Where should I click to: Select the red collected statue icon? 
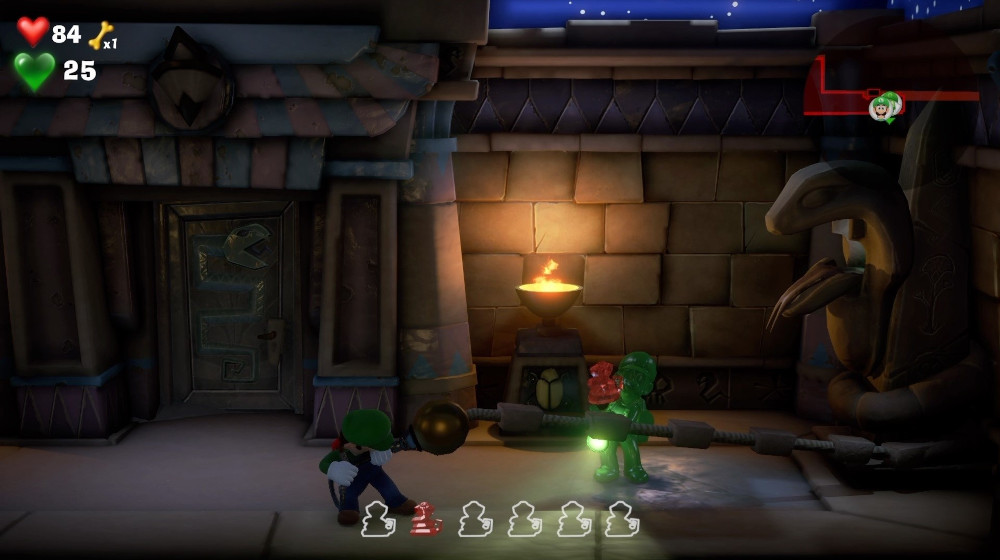pyautogui.click(x=427, y=519)
